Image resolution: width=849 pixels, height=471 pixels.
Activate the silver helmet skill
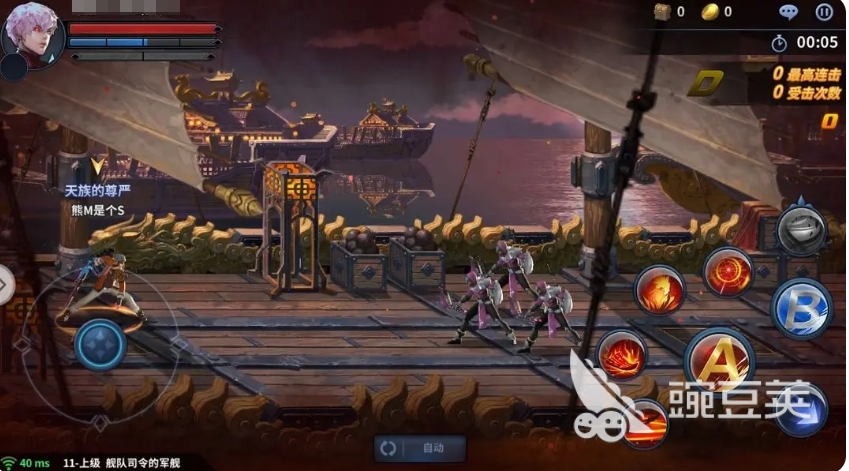click(x=800, y=230)
